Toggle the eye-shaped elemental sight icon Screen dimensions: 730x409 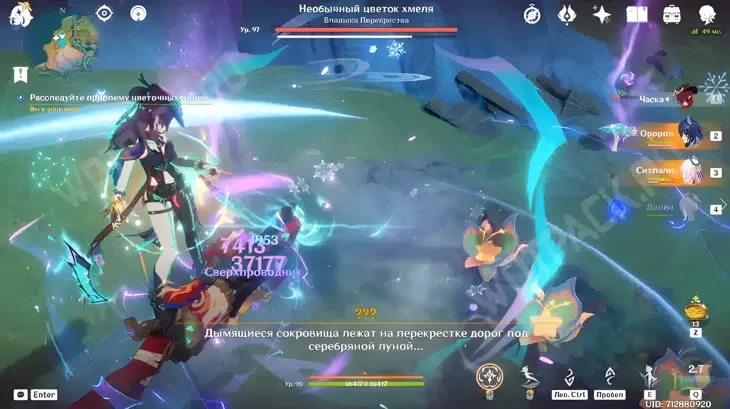point(105,13)
